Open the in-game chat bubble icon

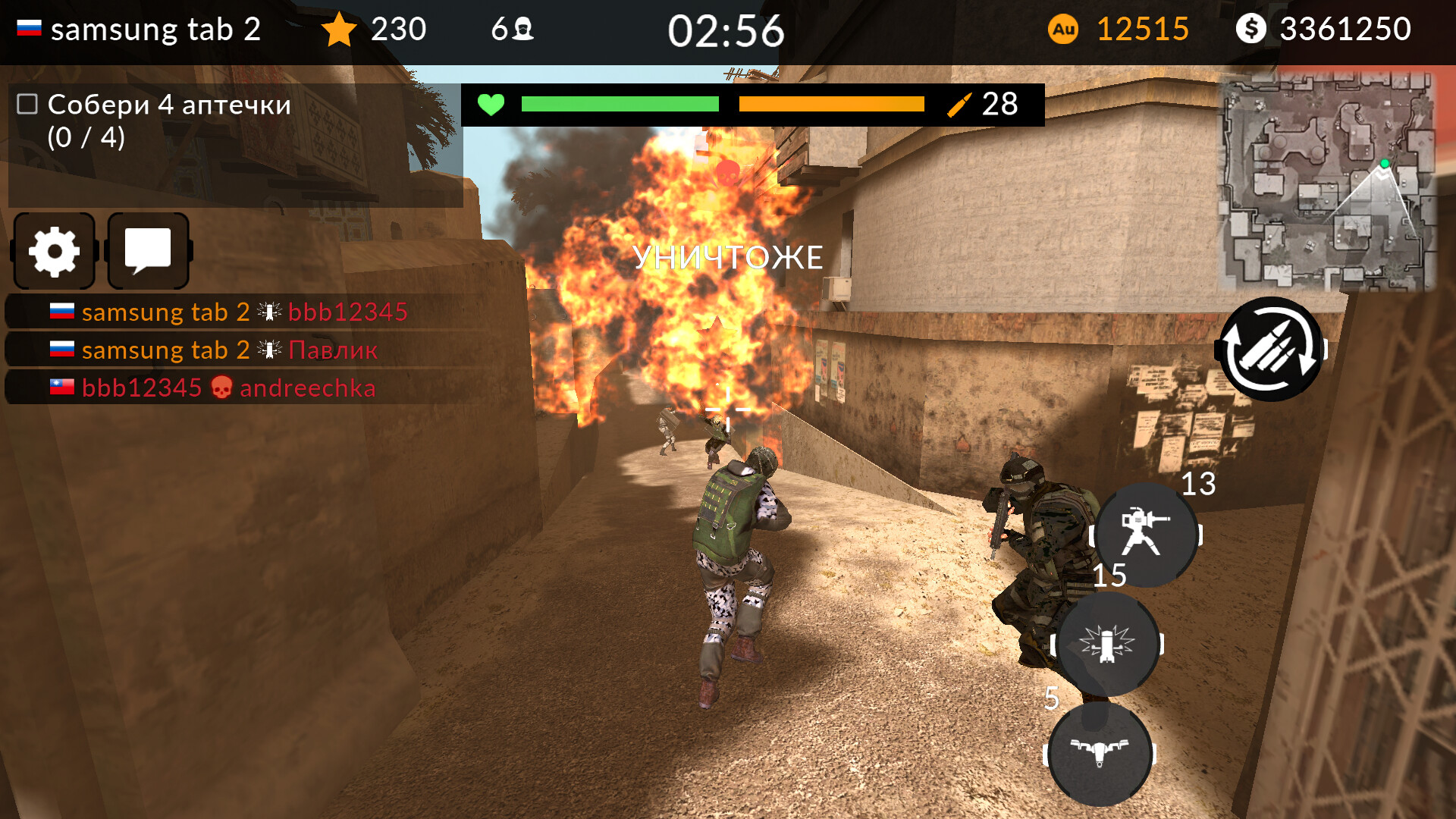[149, 251]
